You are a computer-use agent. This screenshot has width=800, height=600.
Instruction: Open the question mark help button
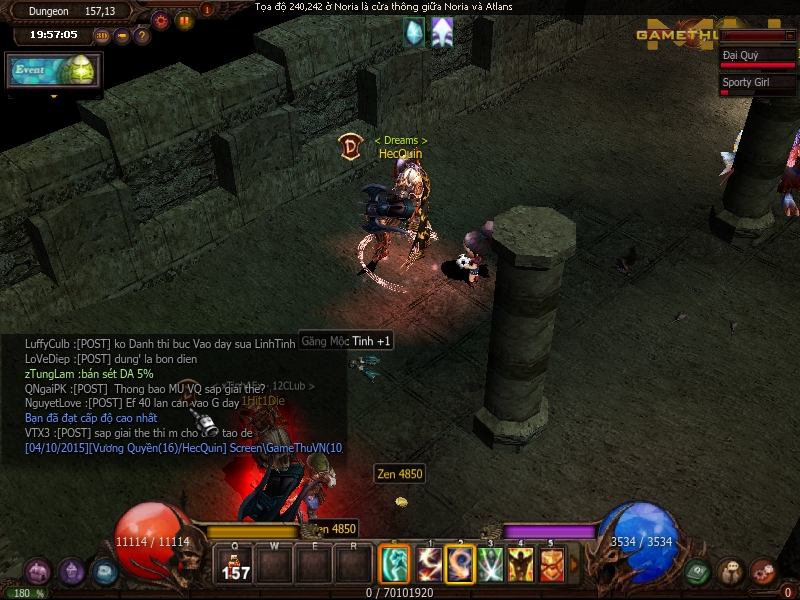tap(142, 36)
